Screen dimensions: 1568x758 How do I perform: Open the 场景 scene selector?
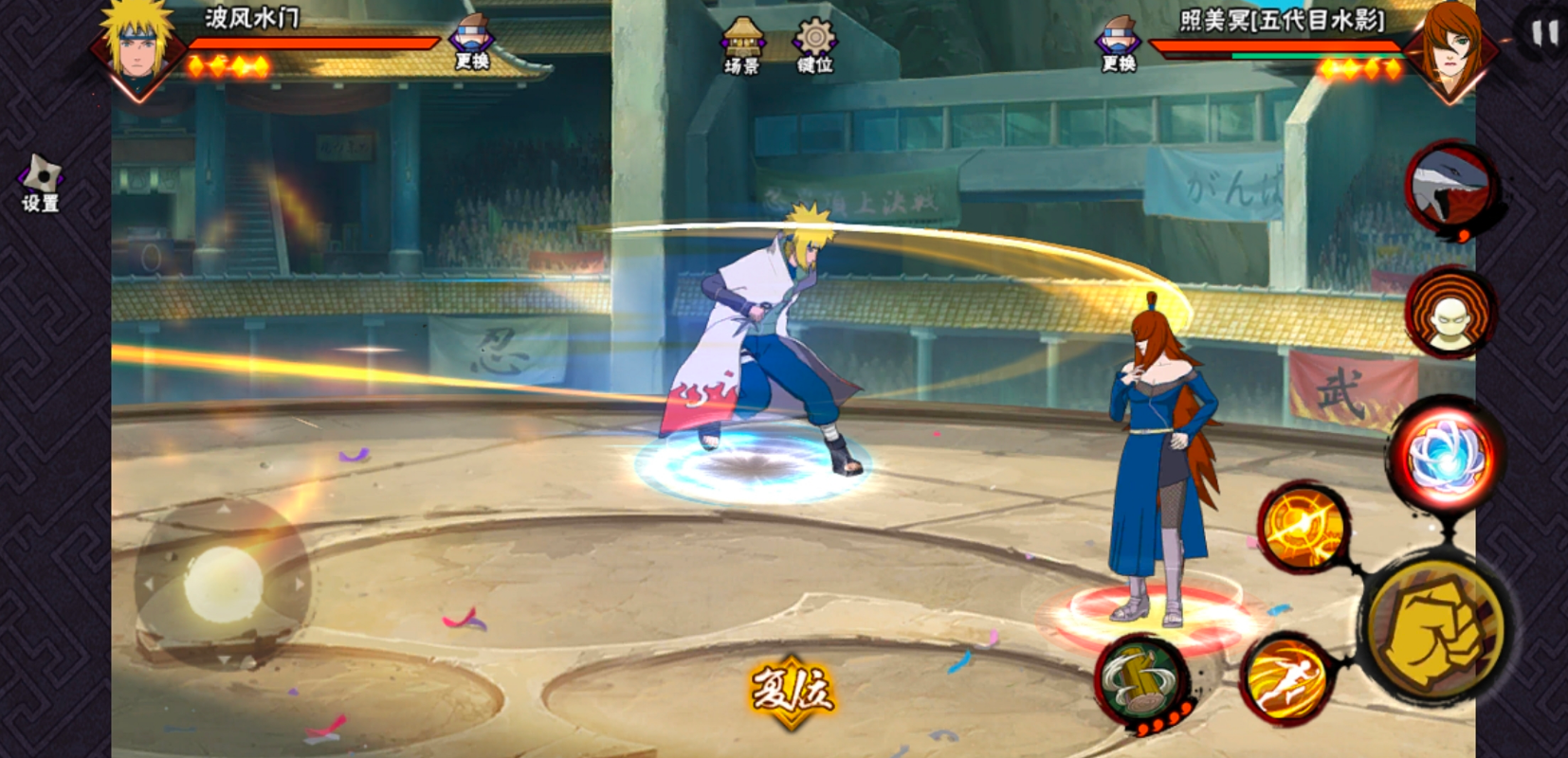coord(742,45)
